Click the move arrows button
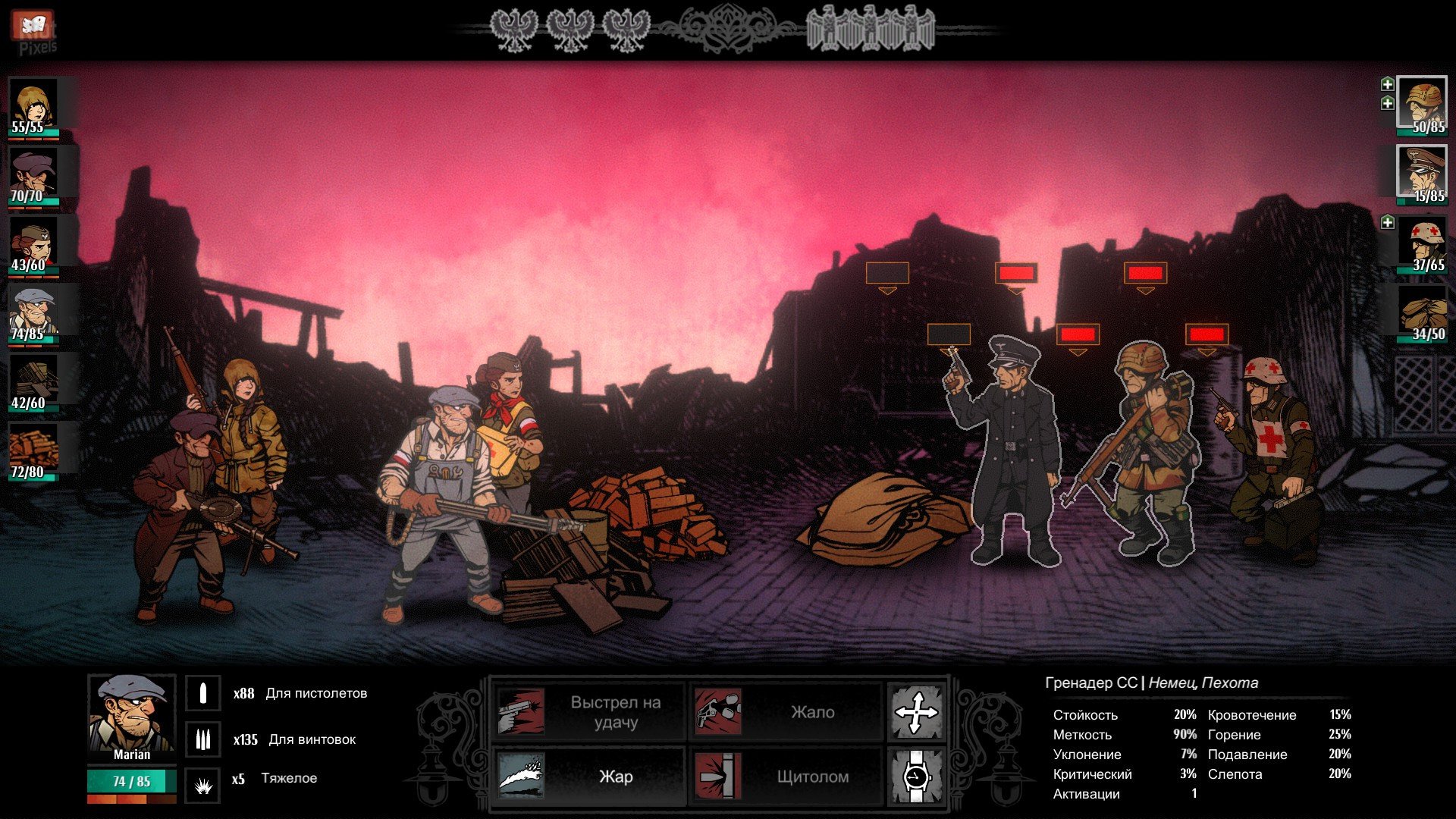1456x819 pixels. click(x=916, y=712)
